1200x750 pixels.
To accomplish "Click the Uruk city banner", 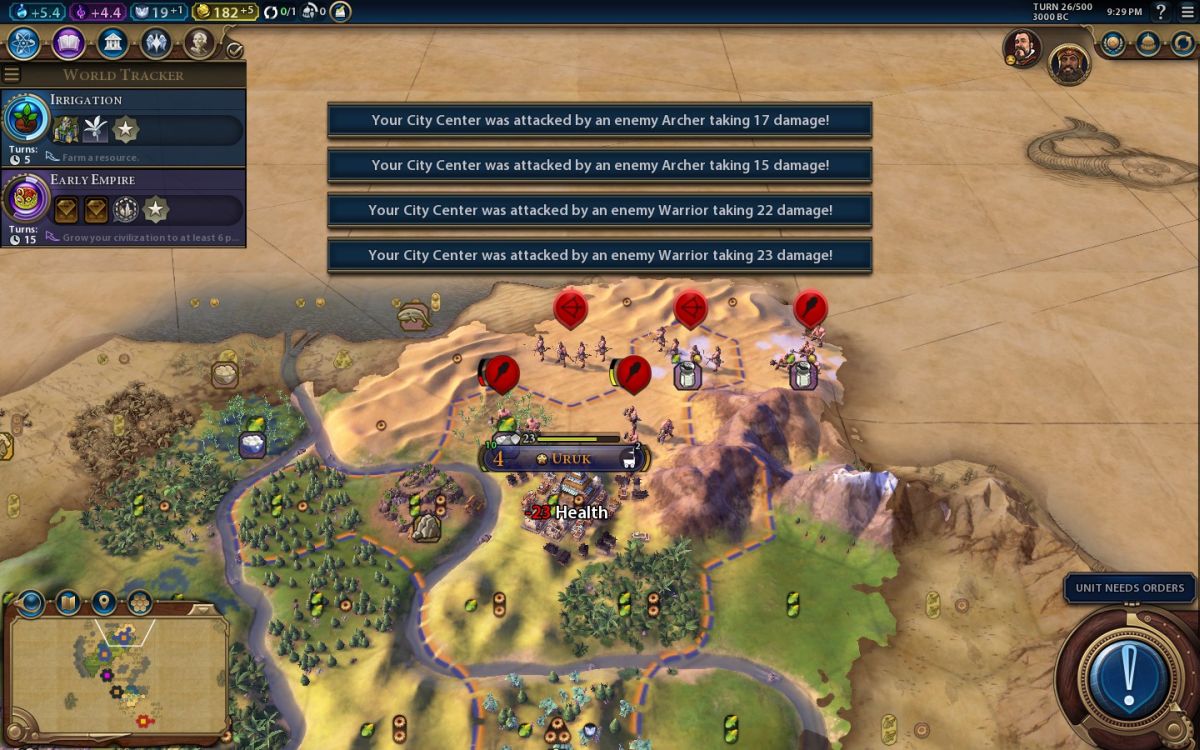I will coord(566,459).
